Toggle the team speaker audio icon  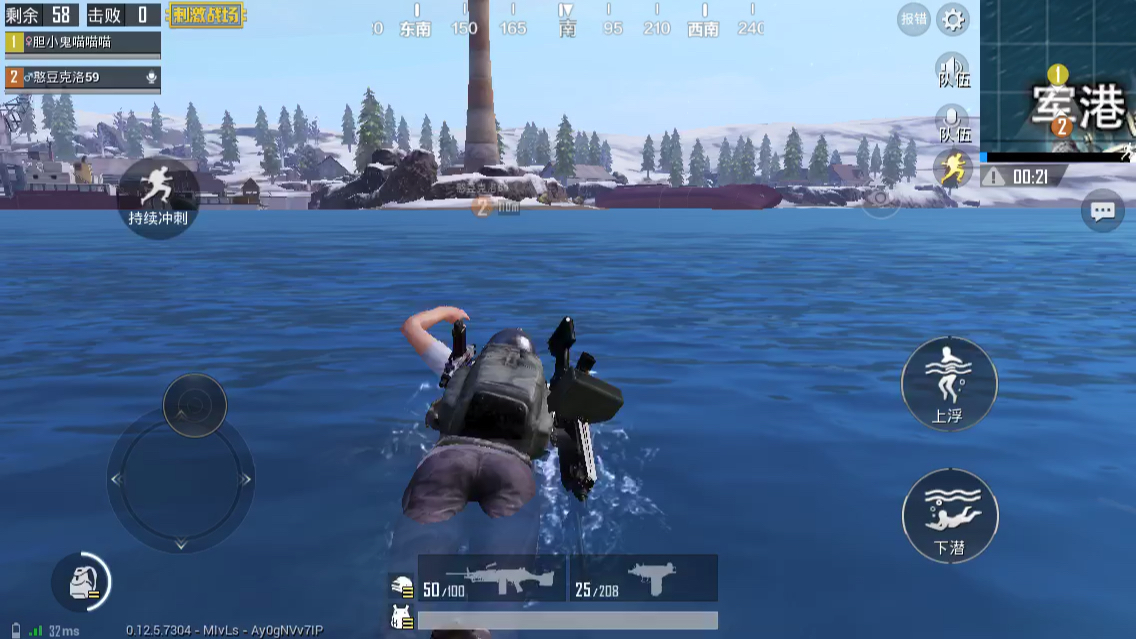pos(953,72)
